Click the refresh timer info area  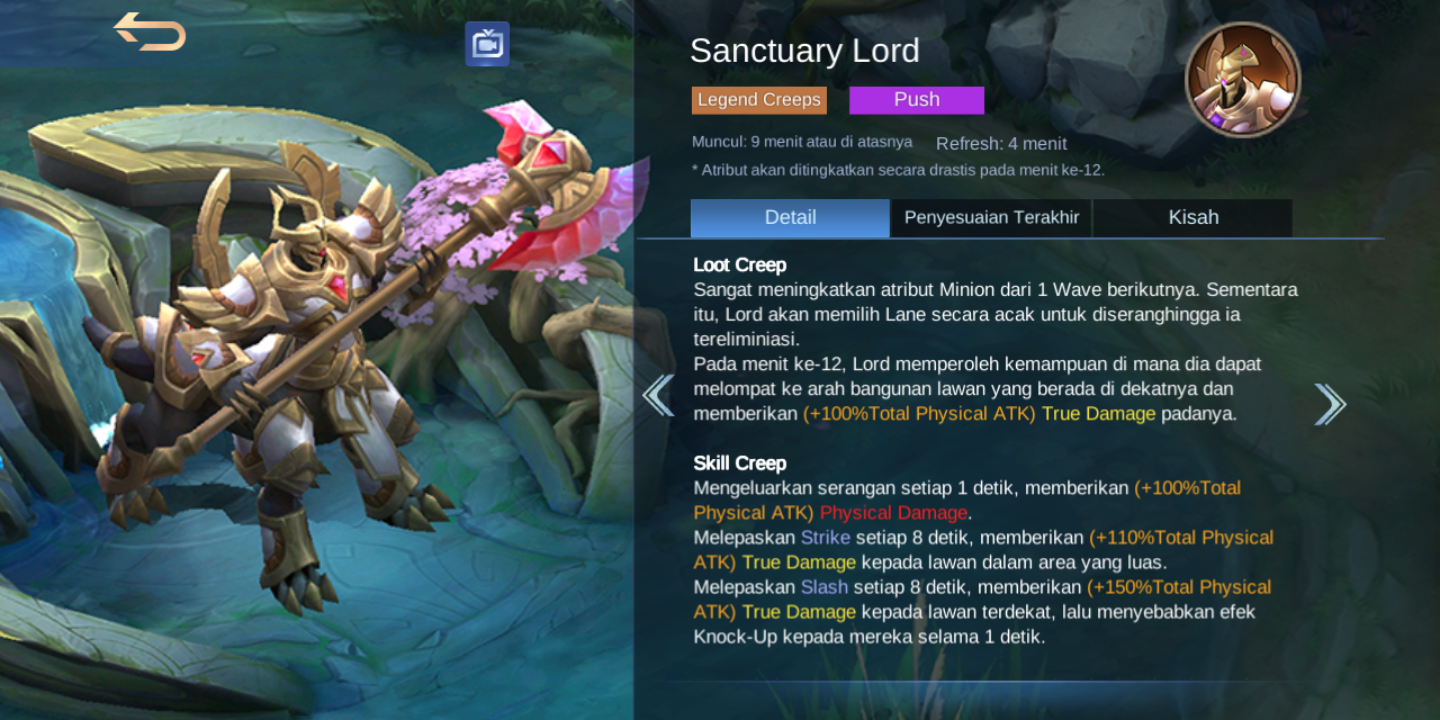1000,143
